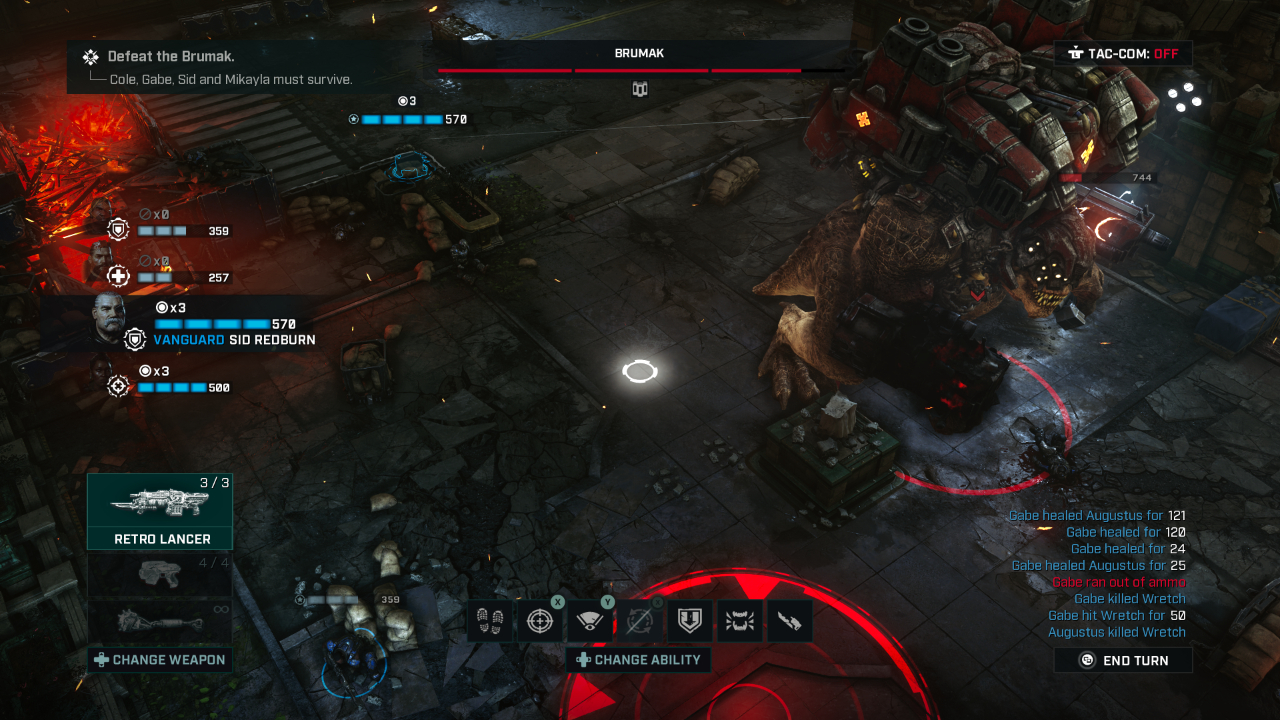This screenshot has width=1280, height=720.
Task: Click the icon beneath the Brumak health bar
Action: pos(640,90)
